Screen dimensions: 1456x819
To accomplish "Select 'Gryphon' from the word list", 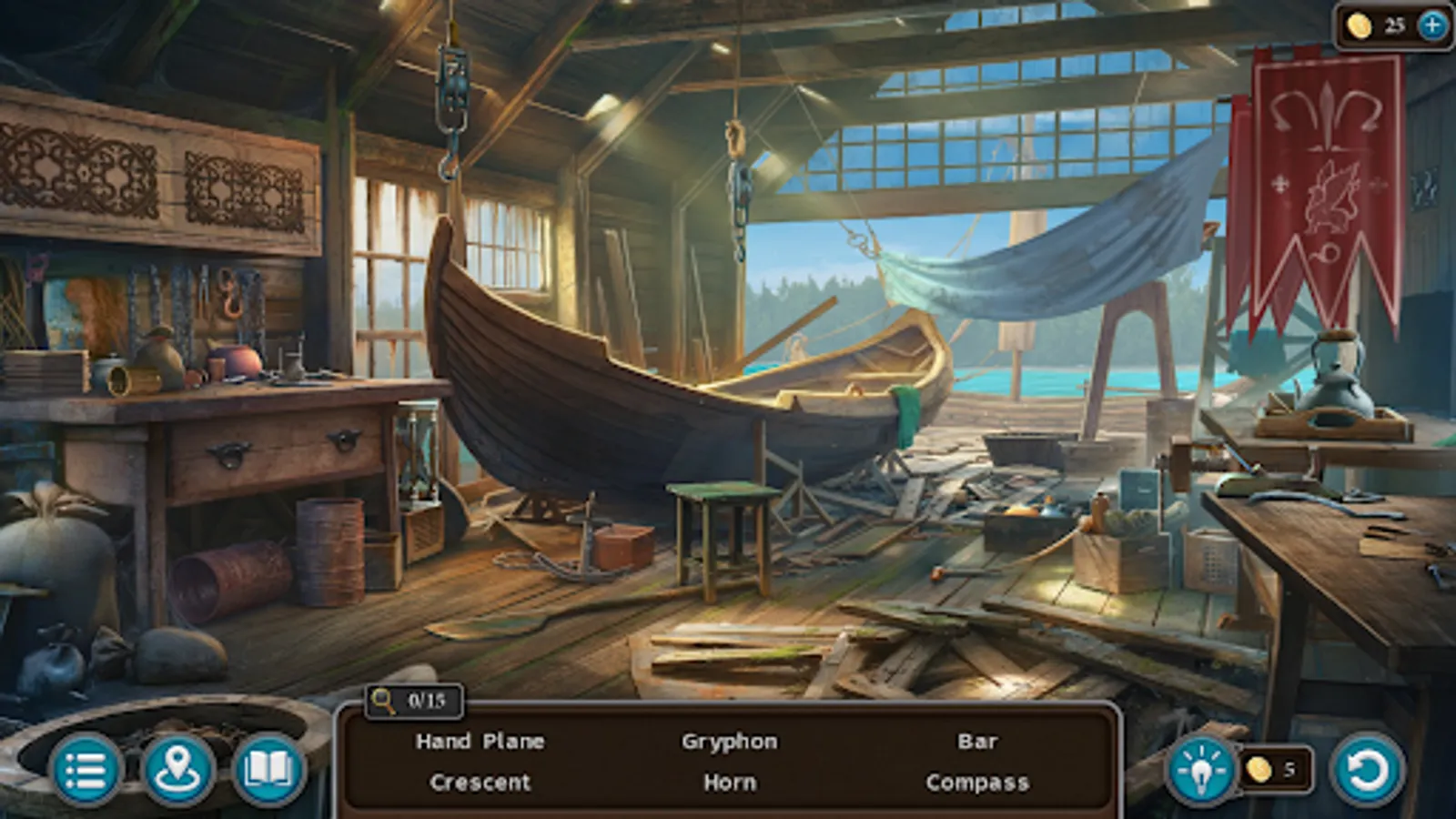I will point(728,742).
